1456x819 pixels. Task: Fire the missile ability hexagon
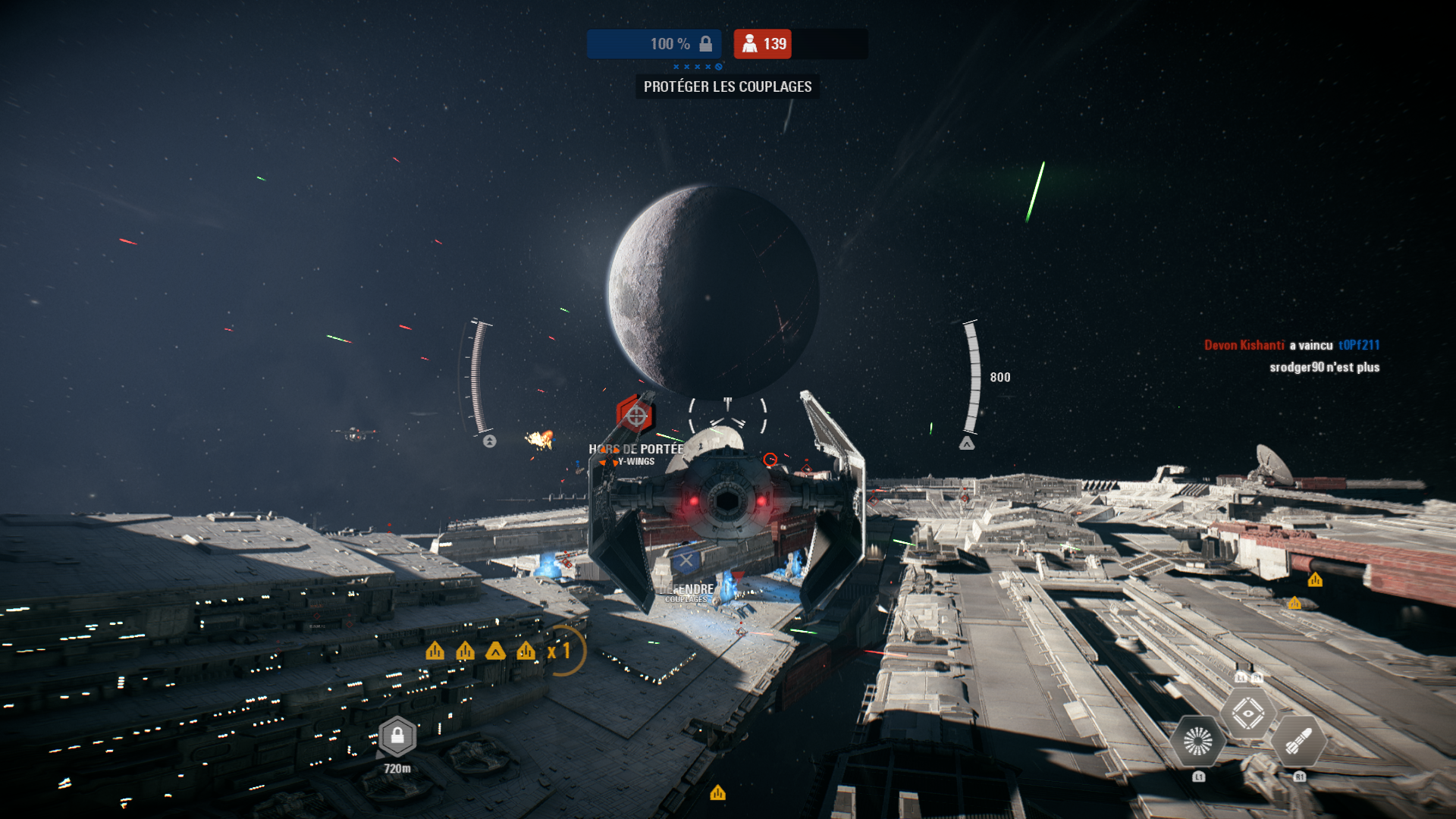pyautogui.click(x=1298, y=741)
